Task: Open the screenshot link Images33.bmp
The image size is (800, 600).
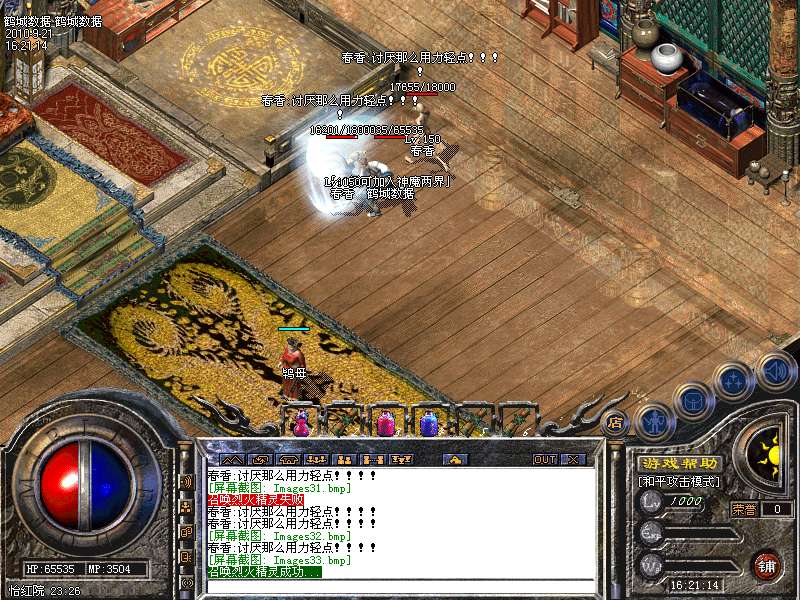Action: coord(279,561)
